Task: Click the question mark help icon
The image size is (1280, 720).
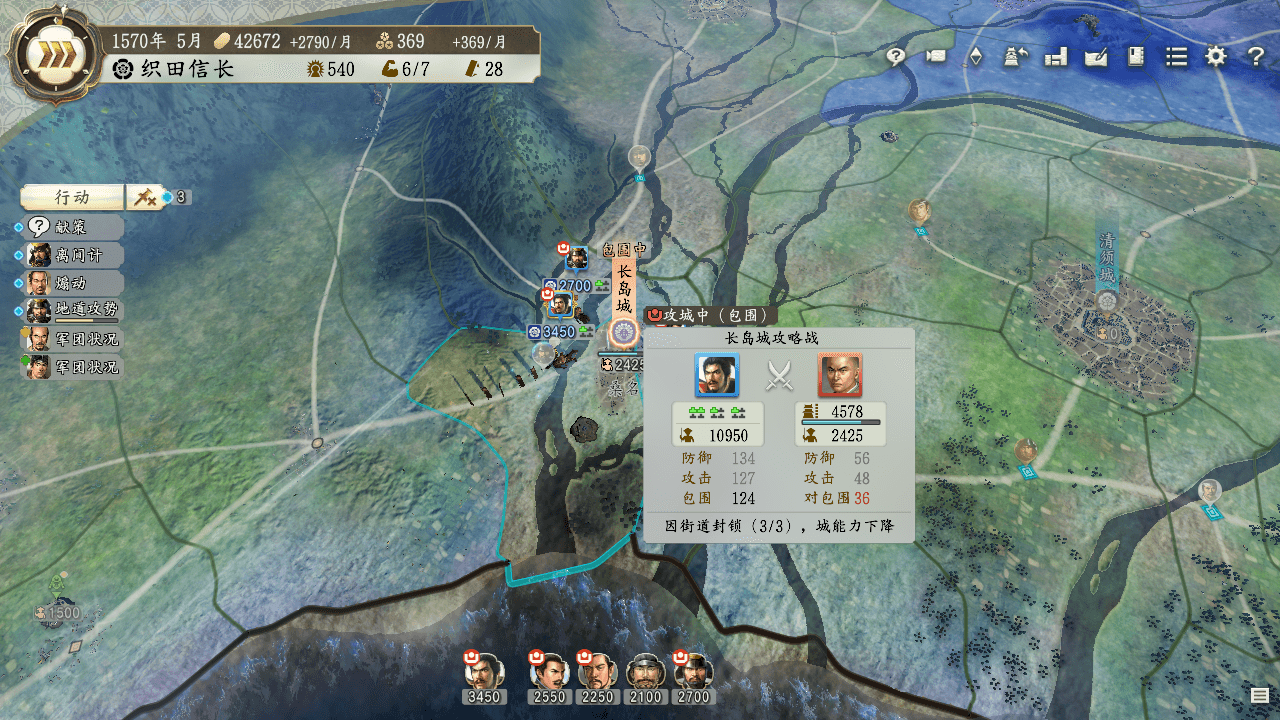Action: (1256, 57)
